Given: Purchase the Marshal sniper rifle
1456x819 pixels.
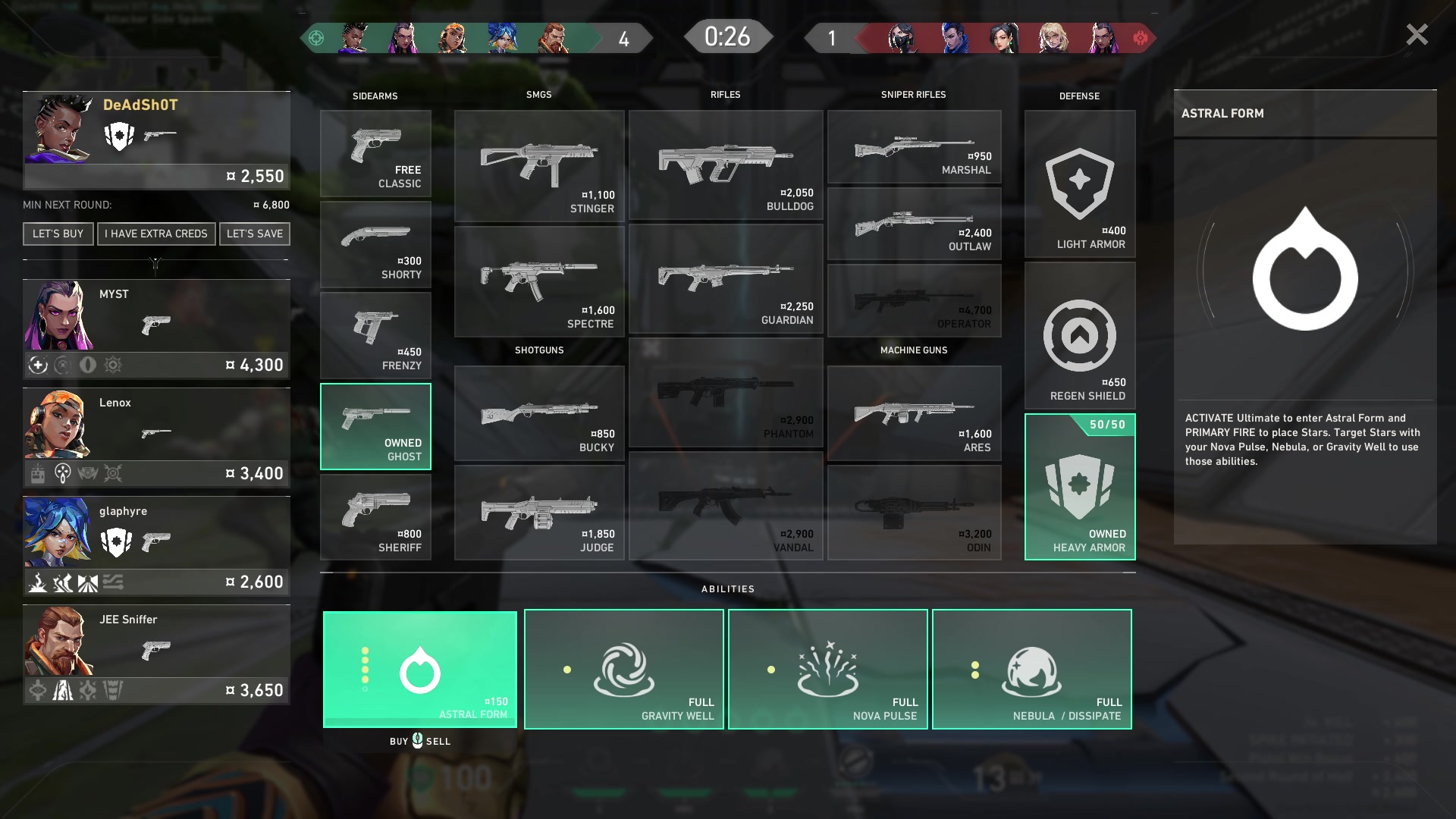Looking at the screenshot, I should [914, 146].
